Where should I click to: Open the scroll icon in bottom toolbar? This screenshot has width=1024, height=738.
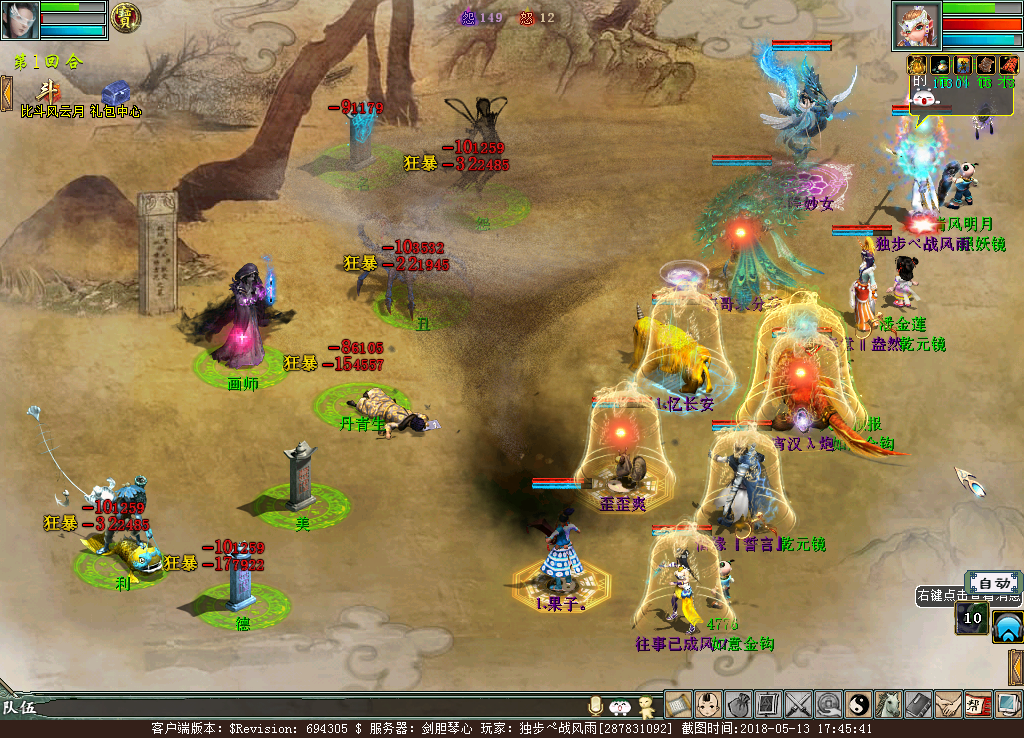tap(678, 705)
